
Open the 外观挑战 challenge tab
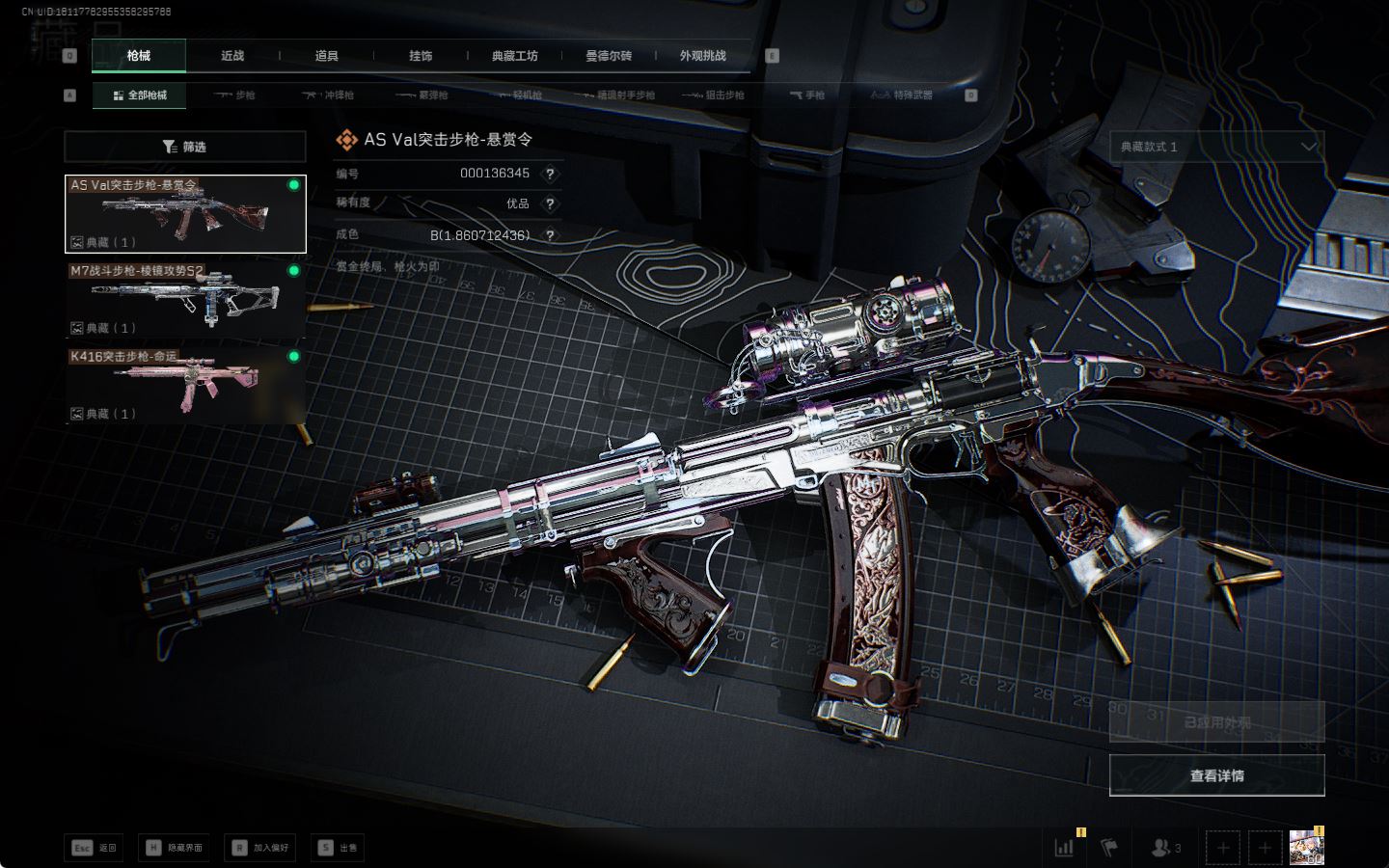pyautogui.click(x=702, y=56)
